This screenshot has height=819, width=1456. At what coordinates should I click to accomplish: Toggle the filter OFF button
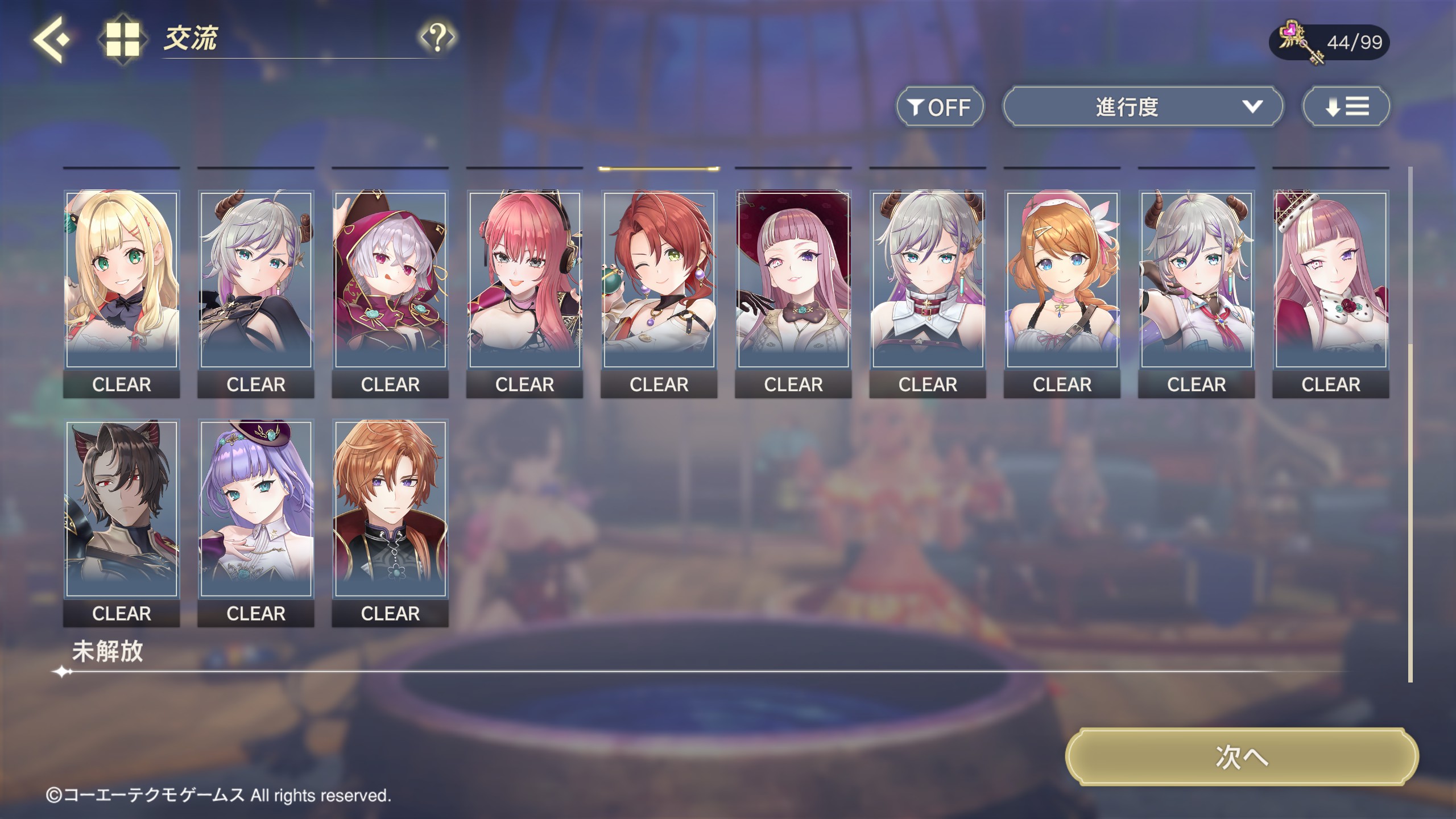[x=940, y=107]
